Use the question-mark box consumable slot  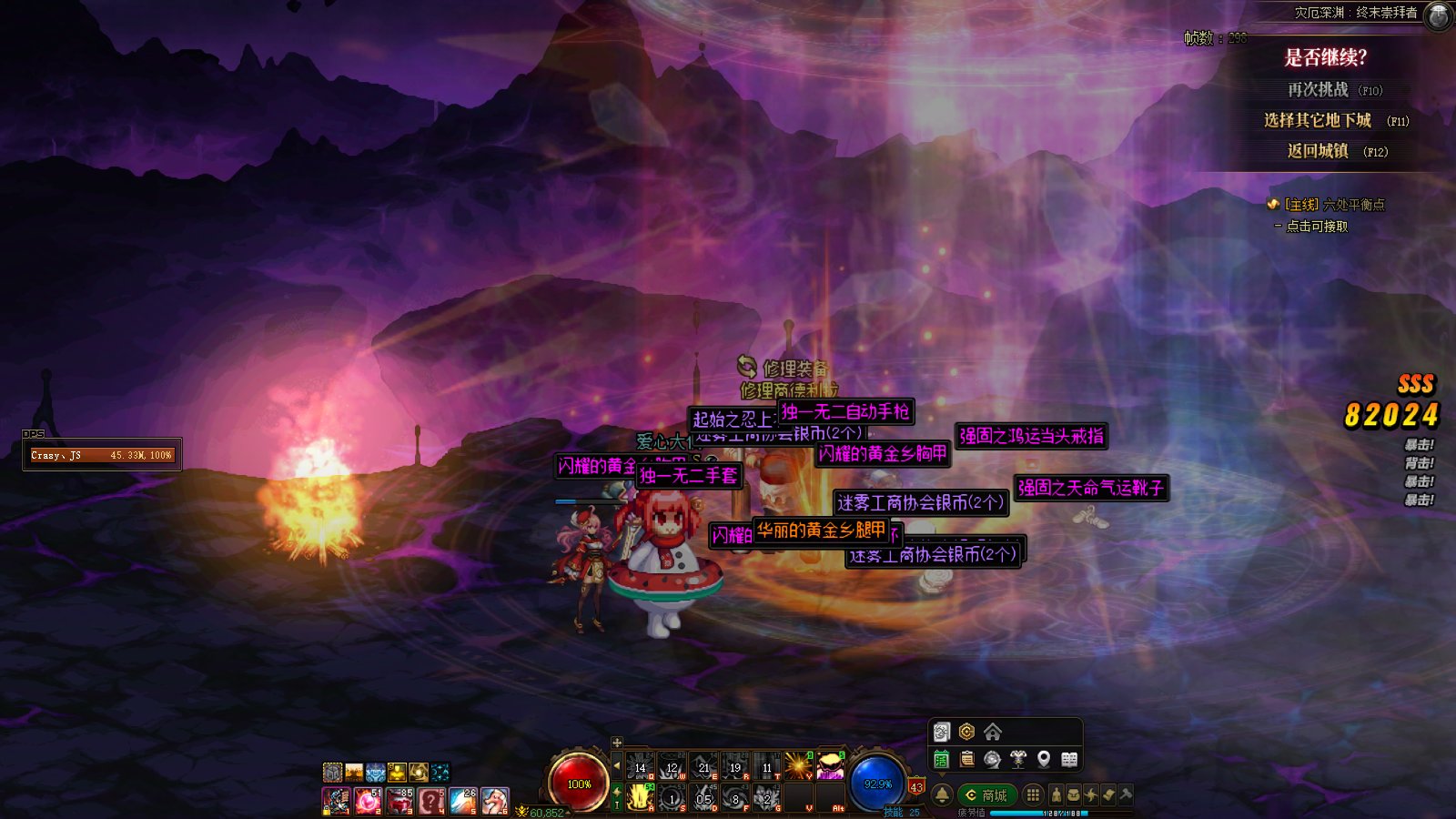431,801
